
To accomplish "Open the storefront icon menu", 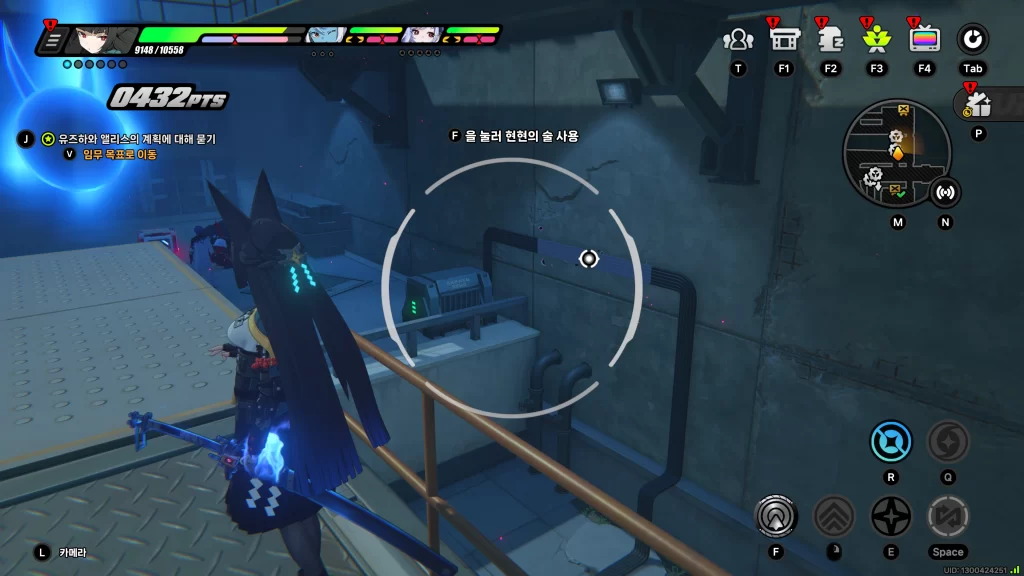I will pyautogui.click(x=783, y=40).
